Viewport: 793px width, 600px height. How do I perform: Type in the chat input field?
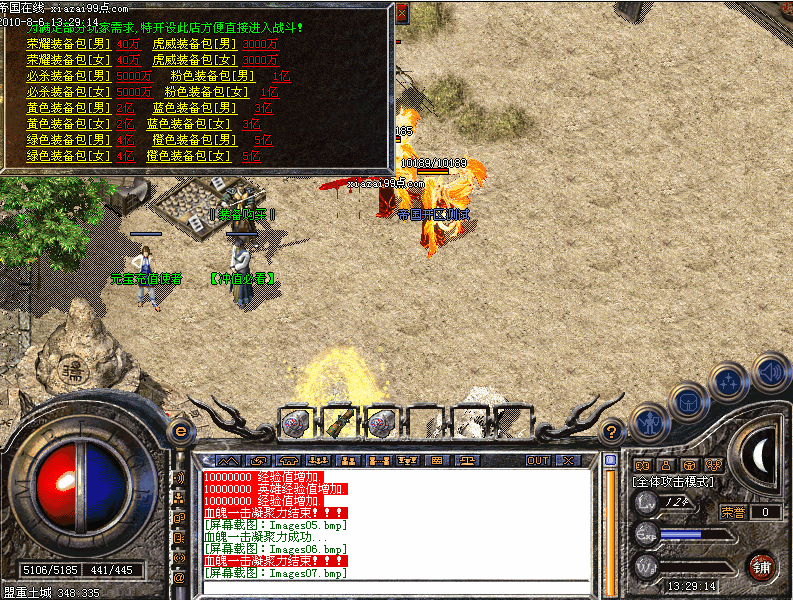pyautogui.click(x=398, y=588)
